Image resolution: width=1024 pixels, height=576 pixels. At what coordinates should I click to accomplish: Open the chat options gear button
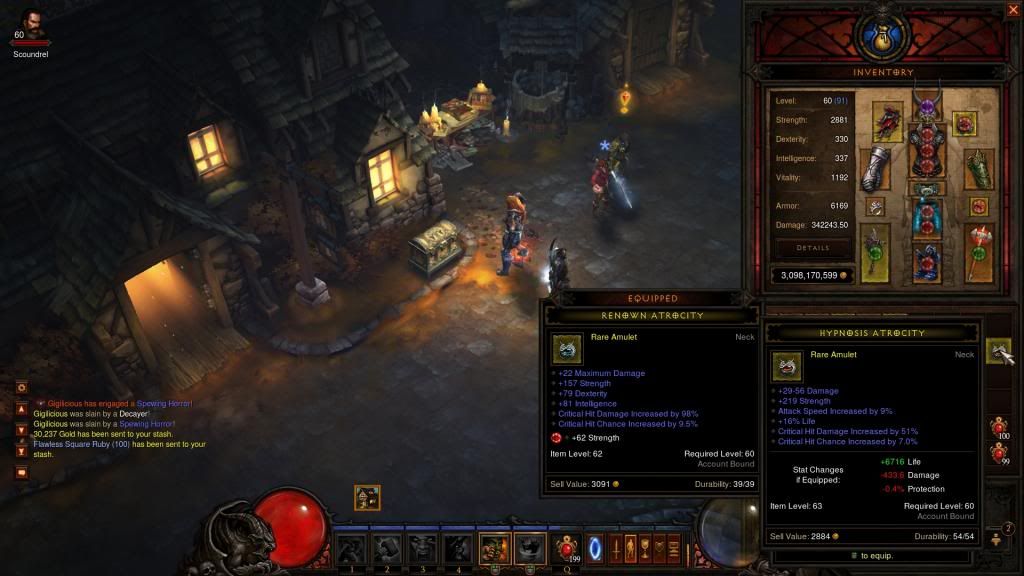(21, 387)
